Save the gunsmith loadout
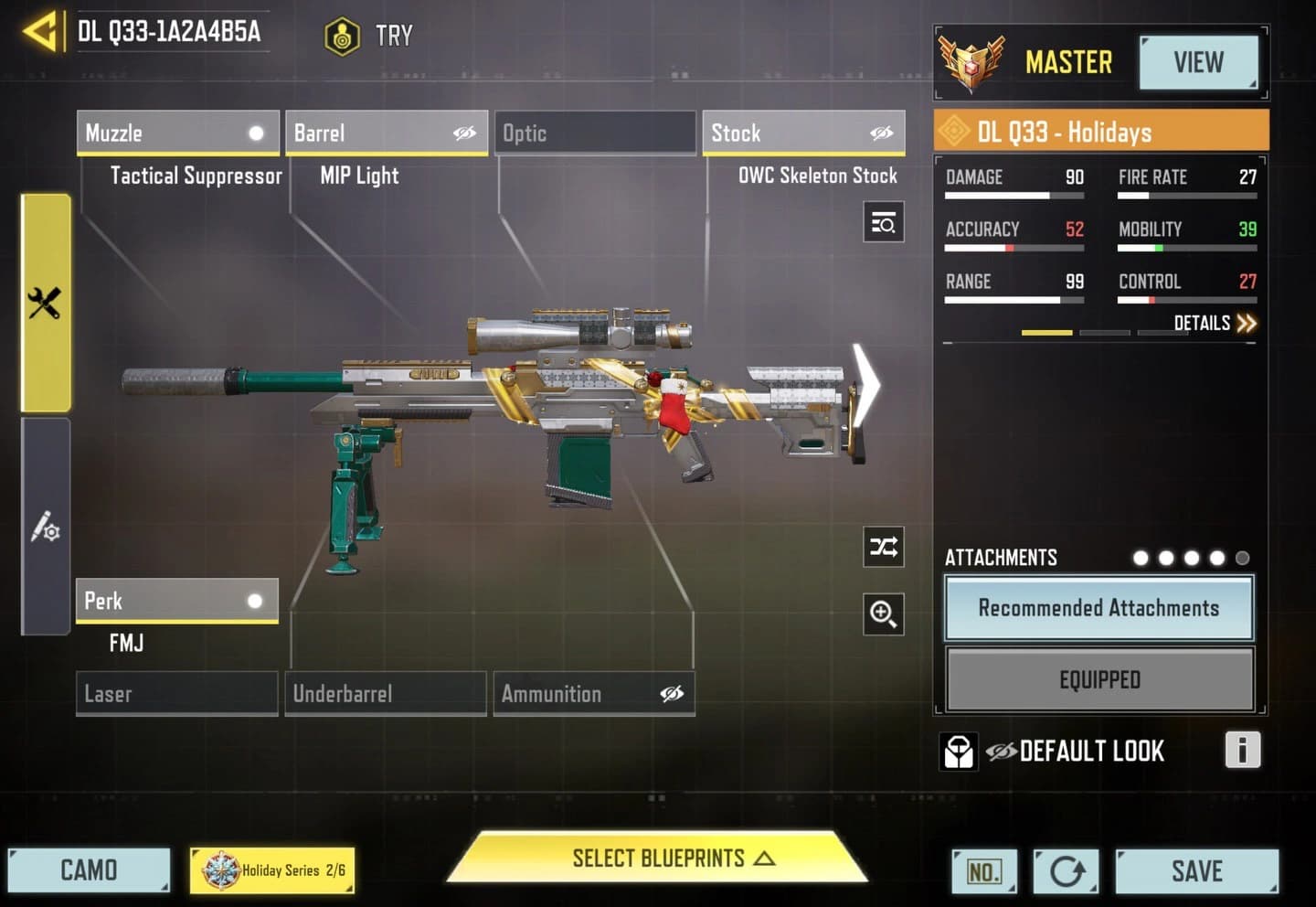 coord(1196,870)
